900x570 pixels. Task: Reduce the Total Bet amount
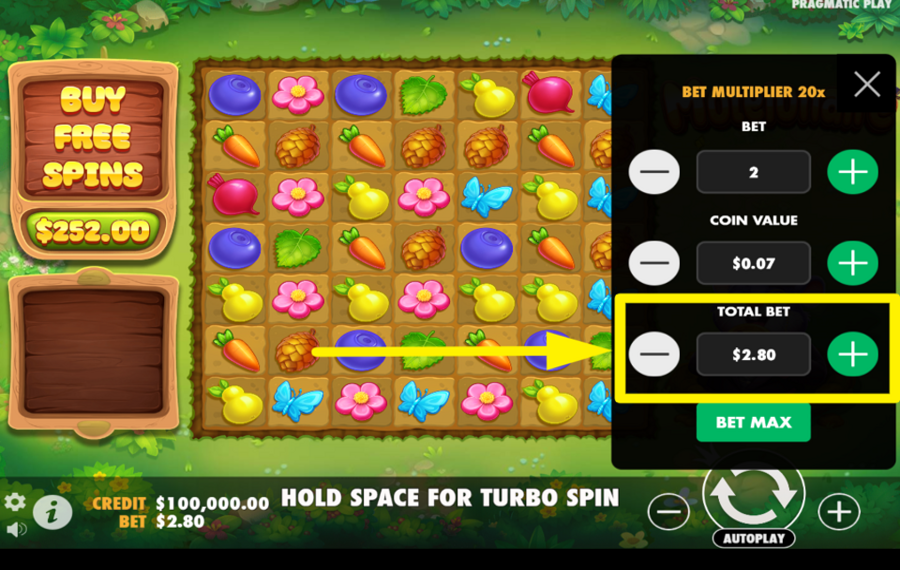(x=654, y=354)
